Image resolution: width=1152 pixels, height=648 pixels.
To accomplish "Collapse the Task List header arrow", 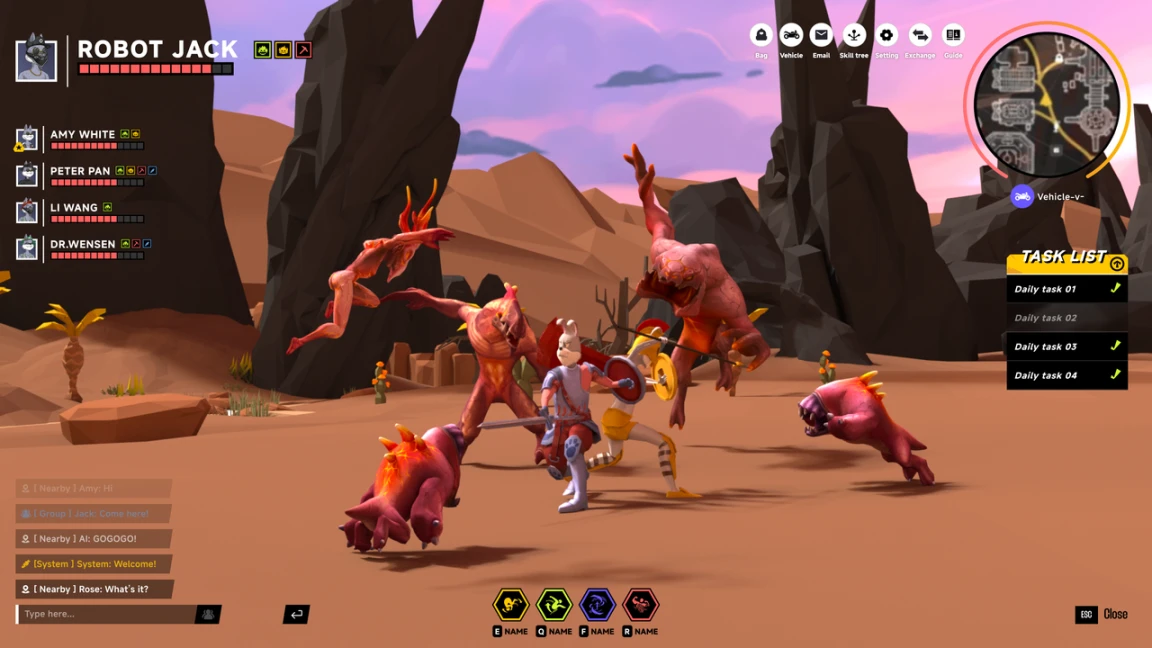I will coord(1117,264).
